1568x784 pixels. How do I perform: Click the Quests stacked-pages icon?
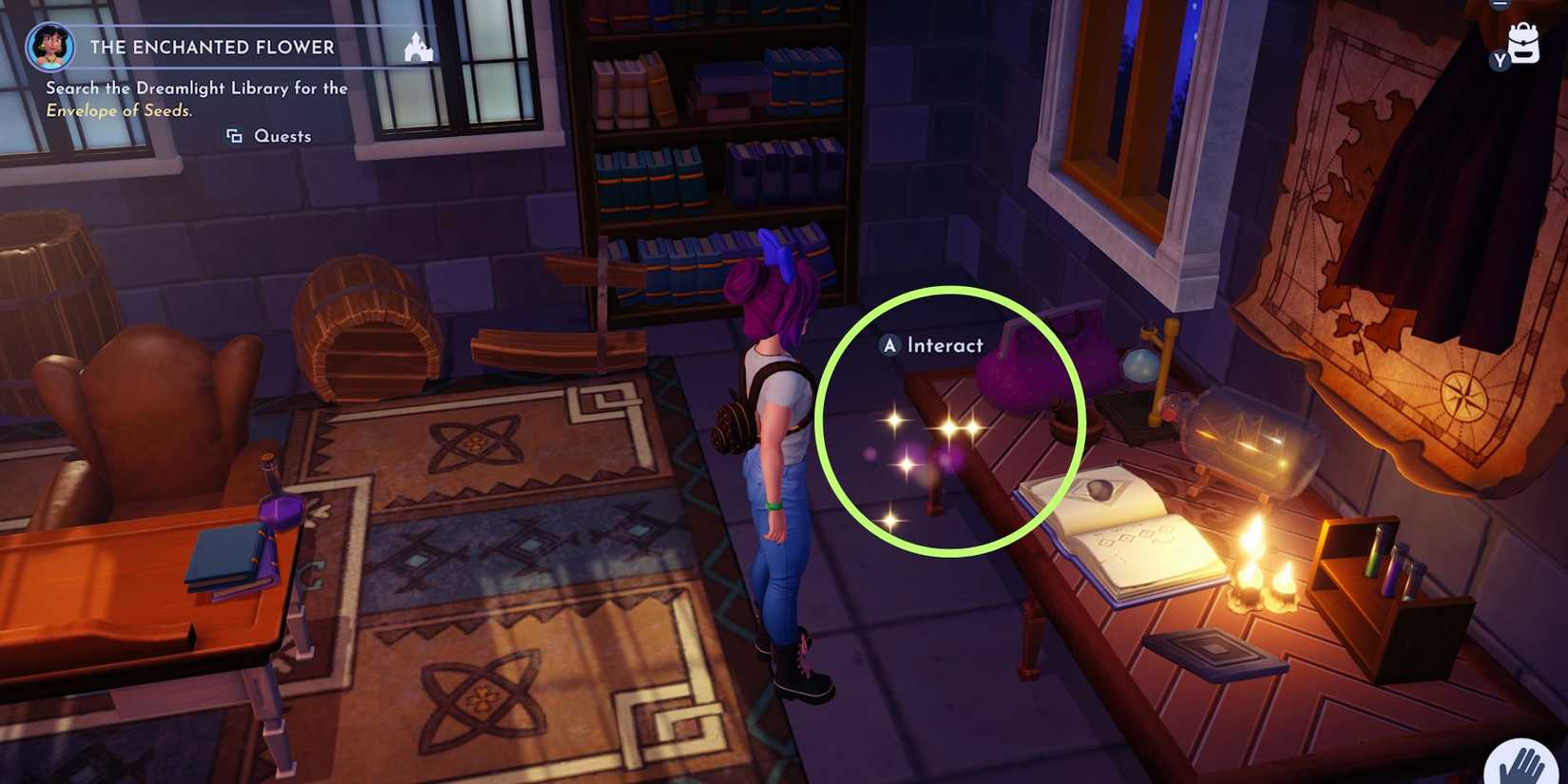[x=235, y=136]
